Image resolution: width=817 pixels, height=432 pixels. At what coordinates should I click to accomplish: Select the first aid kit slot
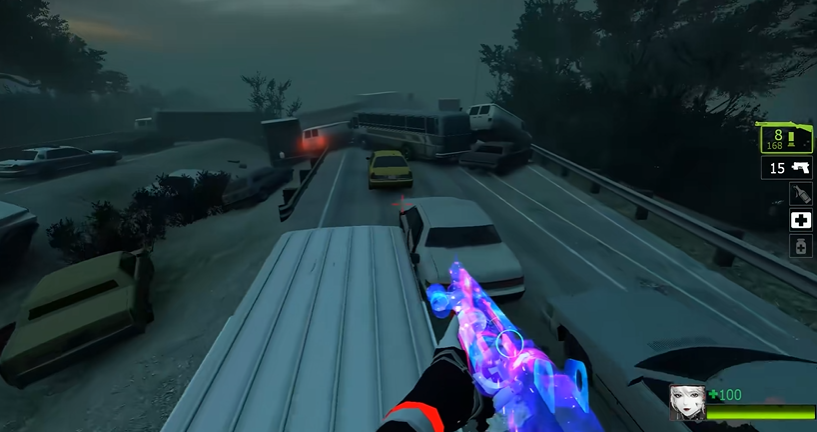click(x=800, y=220)
